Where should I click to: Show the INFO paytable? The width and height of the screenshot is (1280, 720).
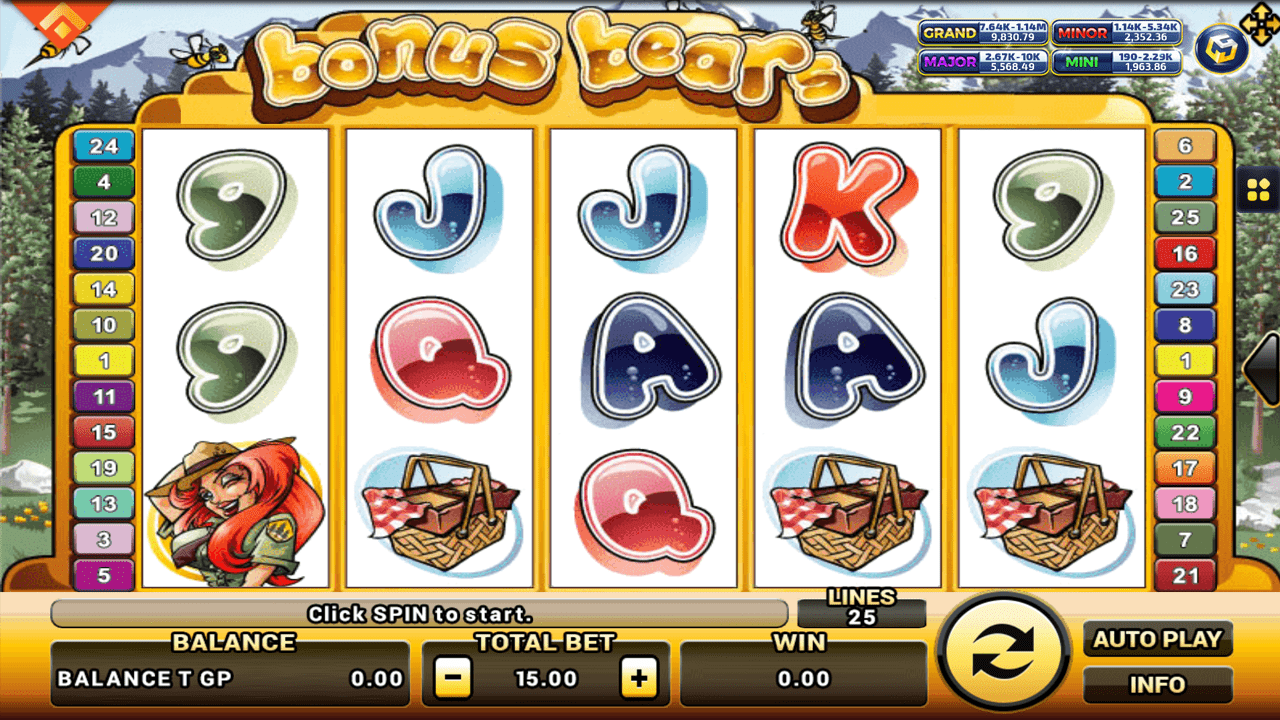[x=1157, y=685]
